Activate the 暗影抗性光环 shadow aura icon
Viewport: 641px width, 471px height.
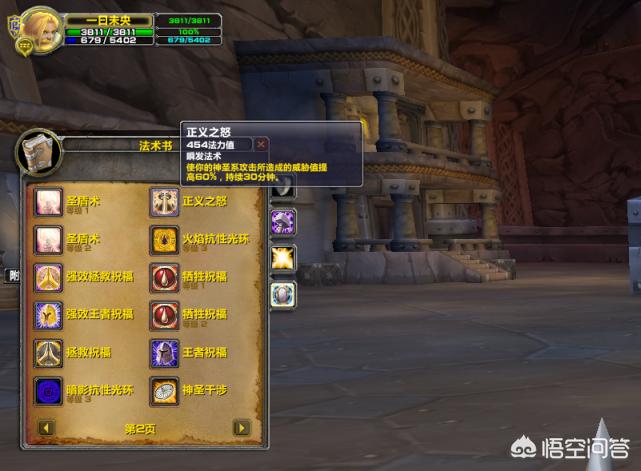(48, 390)
